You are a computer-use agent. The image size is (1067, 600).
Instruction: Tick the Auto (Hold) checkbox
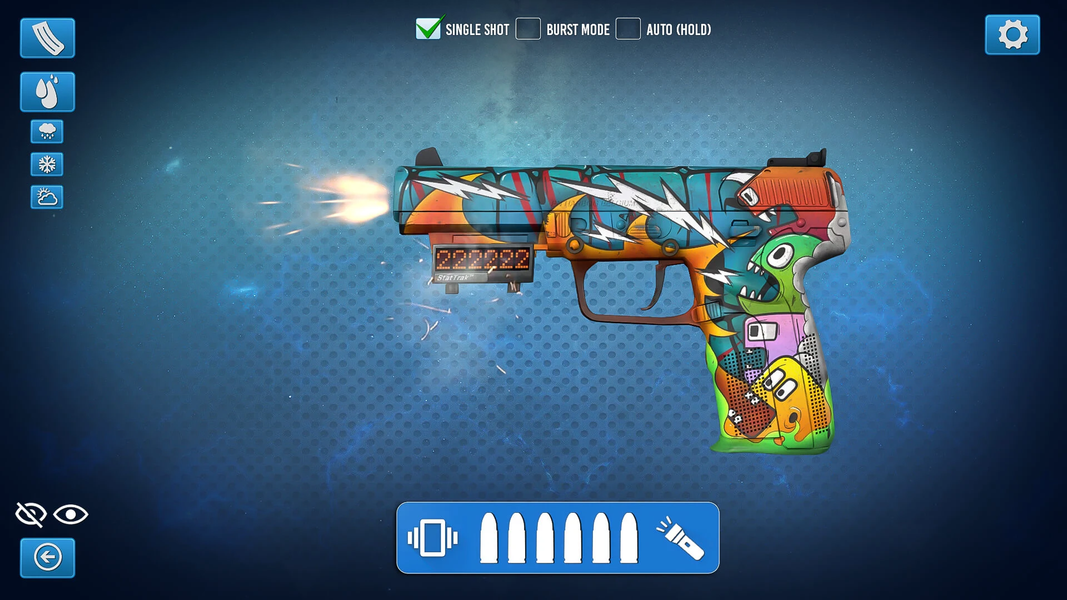(628, 29)
